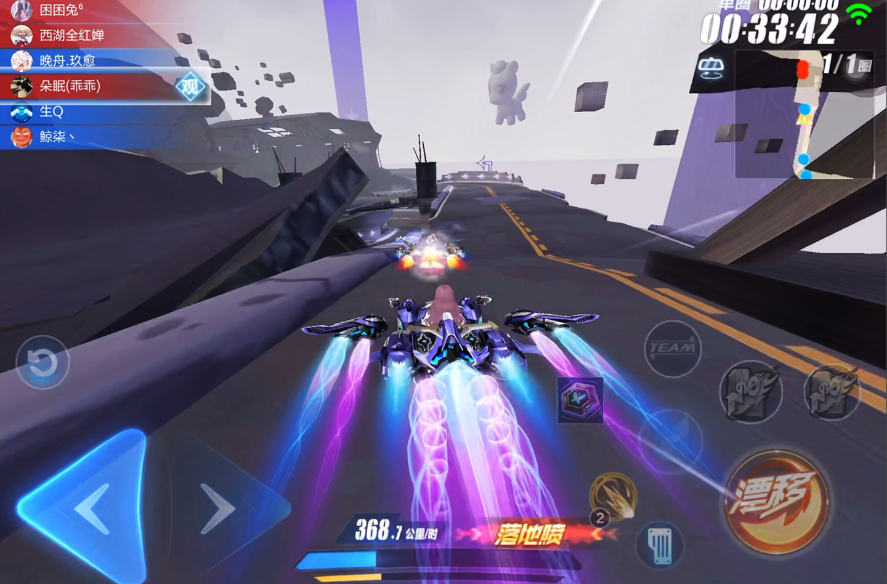
Task: Choose player 西湖全红婵 in the list
Action: [70, 35]
